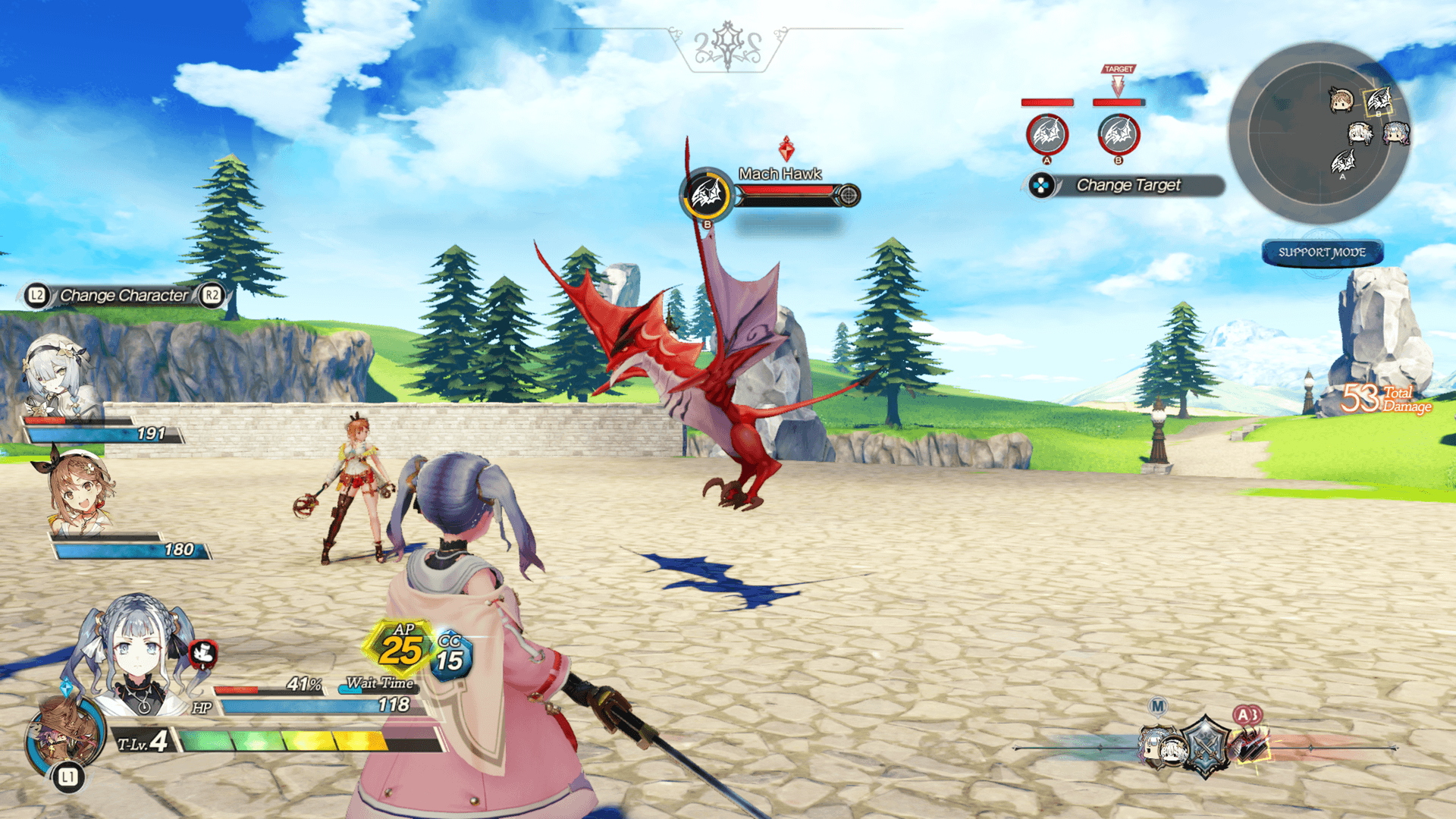Select enemy target A icon
The image size is (1456, 819).
coord(1047,135)
